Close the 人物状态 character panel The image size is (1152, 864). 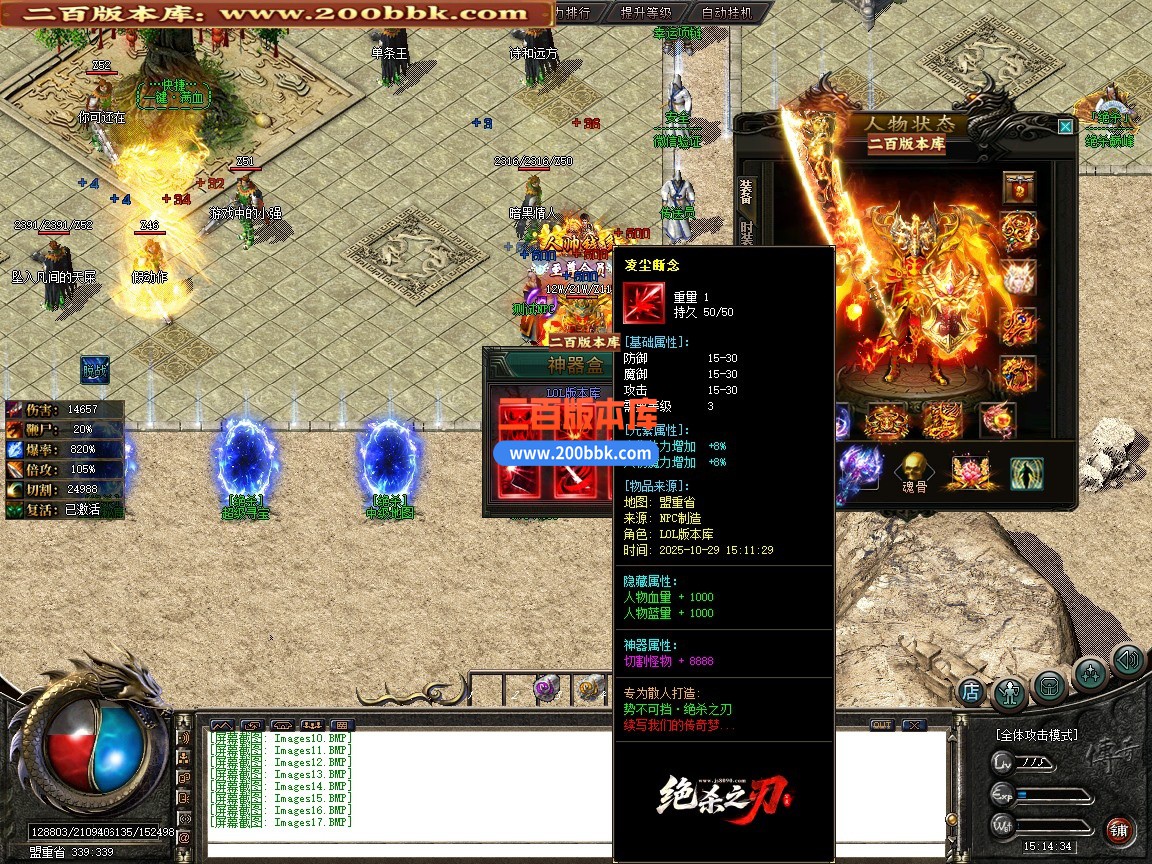pos(1065,126)
